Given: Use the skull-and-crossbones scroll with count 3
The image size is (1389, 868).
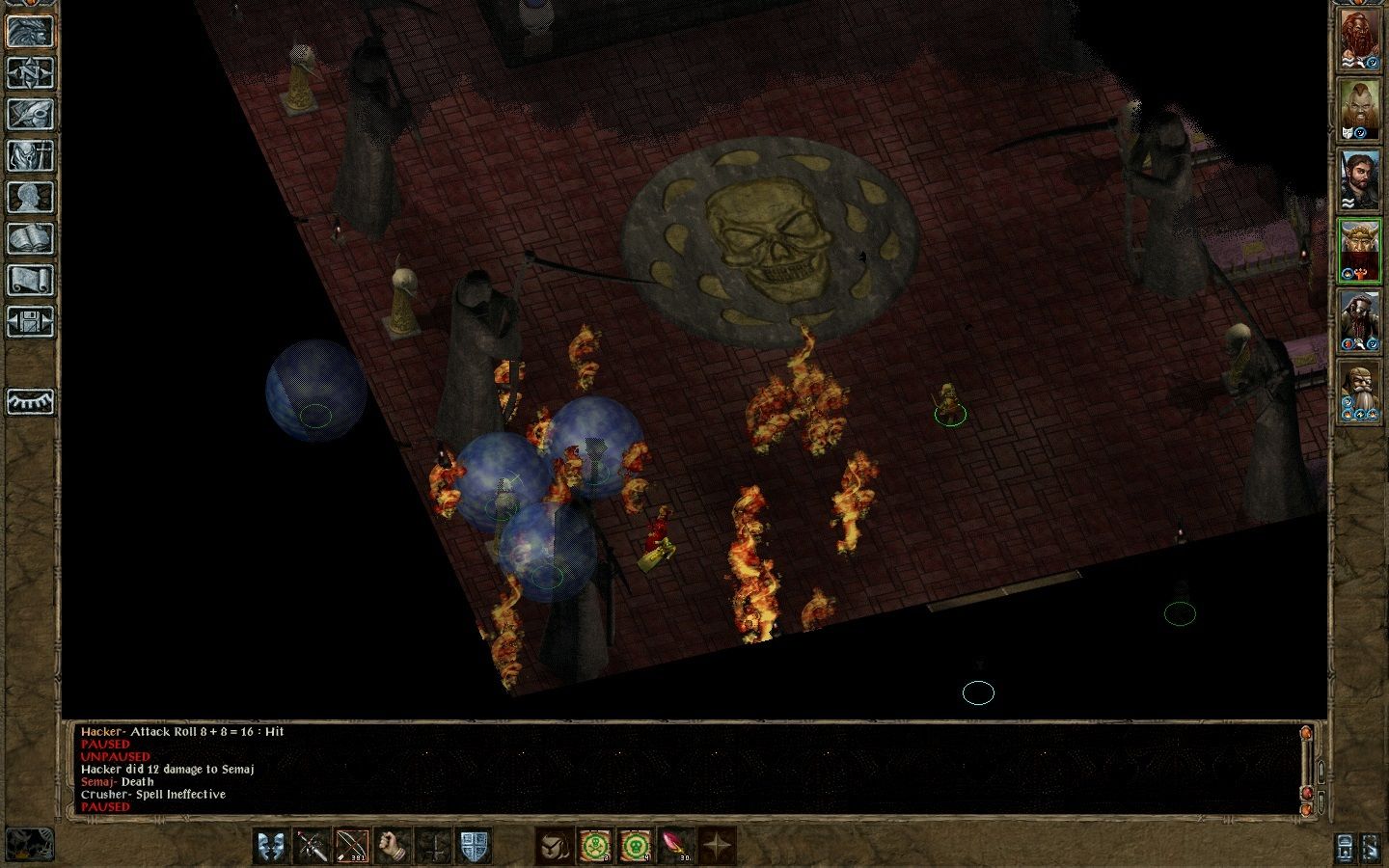Looking at the screenshot, I should 595,846.
